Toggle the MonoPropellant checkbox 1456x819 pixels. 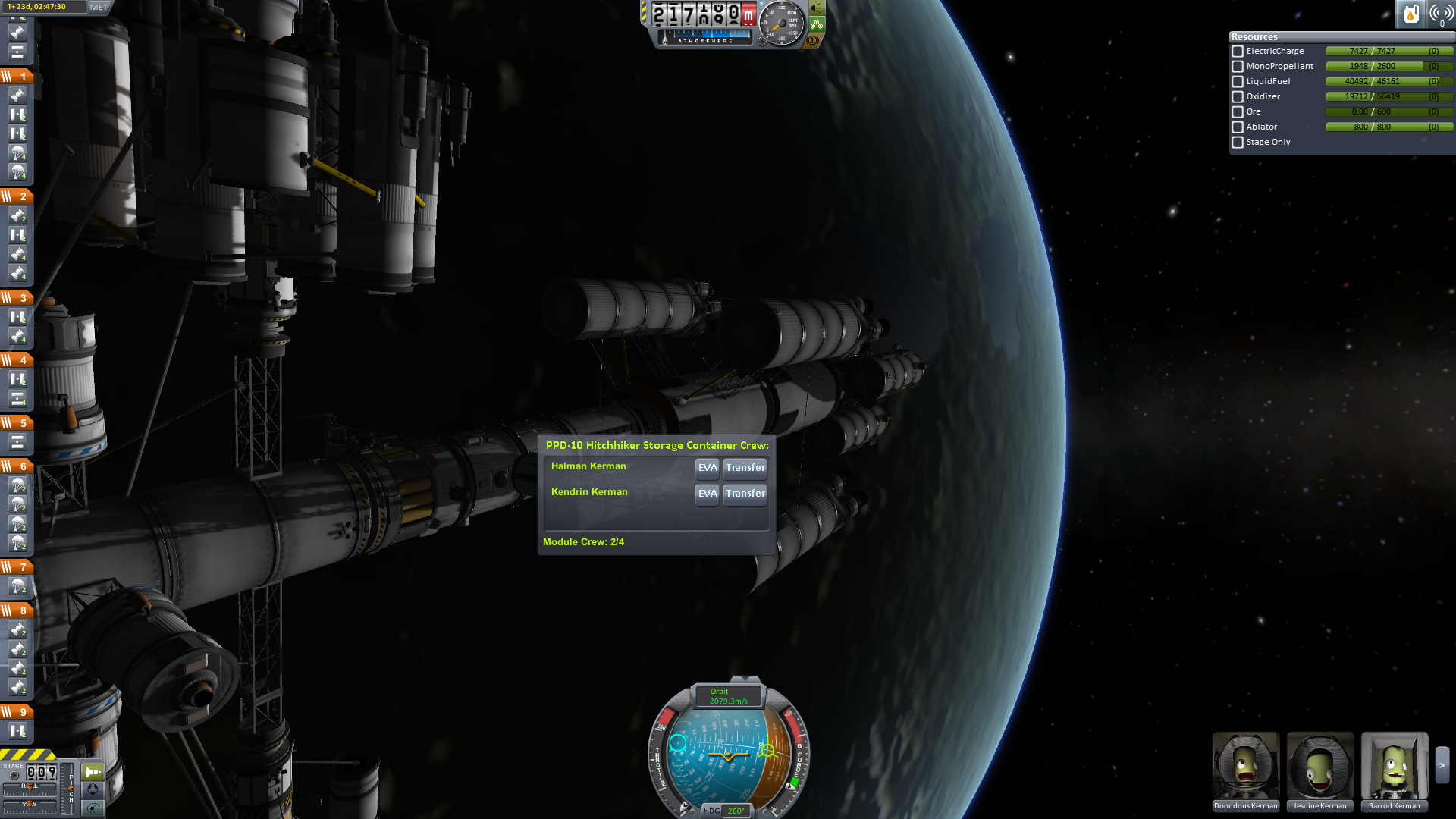pos(1238,67)
